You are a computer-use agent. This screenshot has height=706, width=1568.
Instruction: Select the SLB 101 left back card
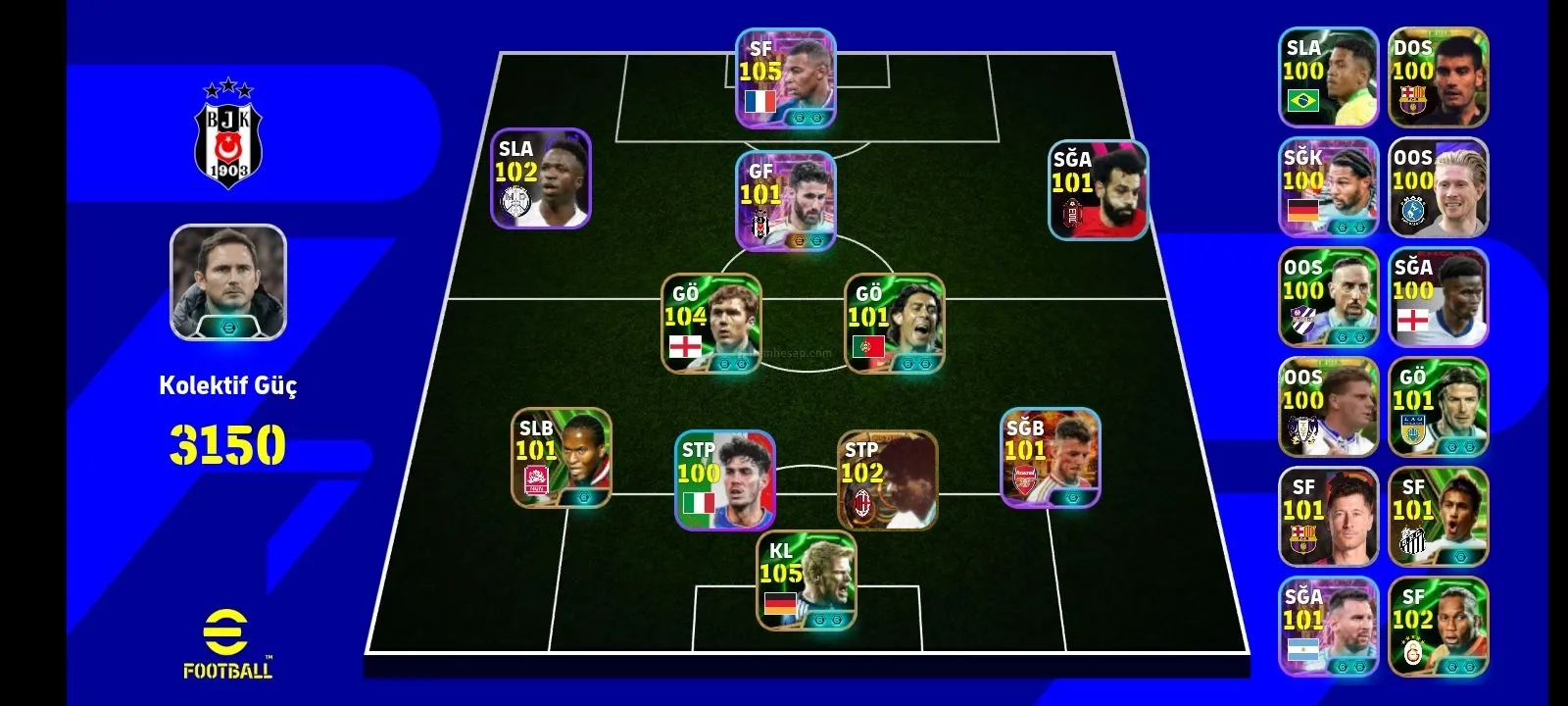coord(562,458)
